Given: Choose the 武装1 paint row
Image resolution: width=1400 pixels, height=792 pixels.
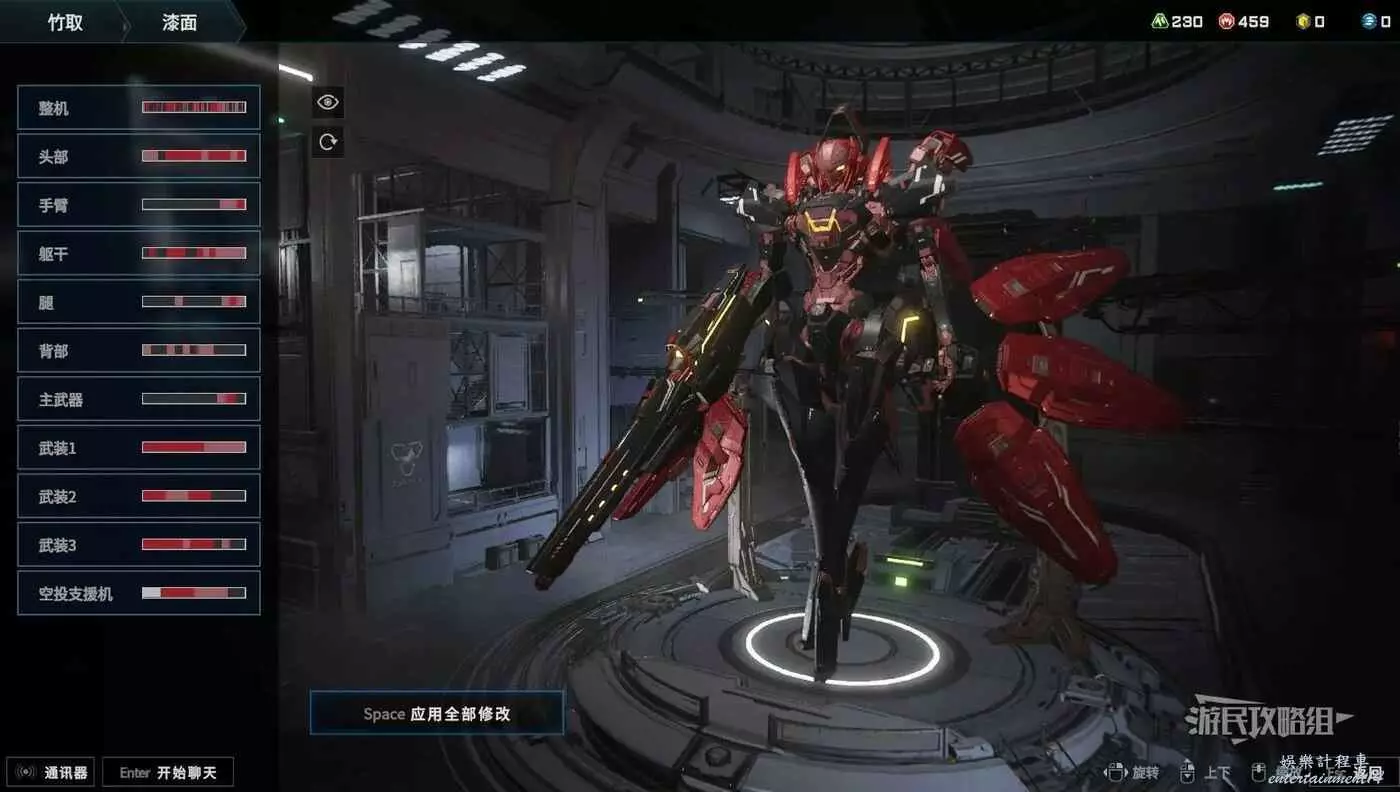Looking at the screenshot, I should (x=138, y=447).
